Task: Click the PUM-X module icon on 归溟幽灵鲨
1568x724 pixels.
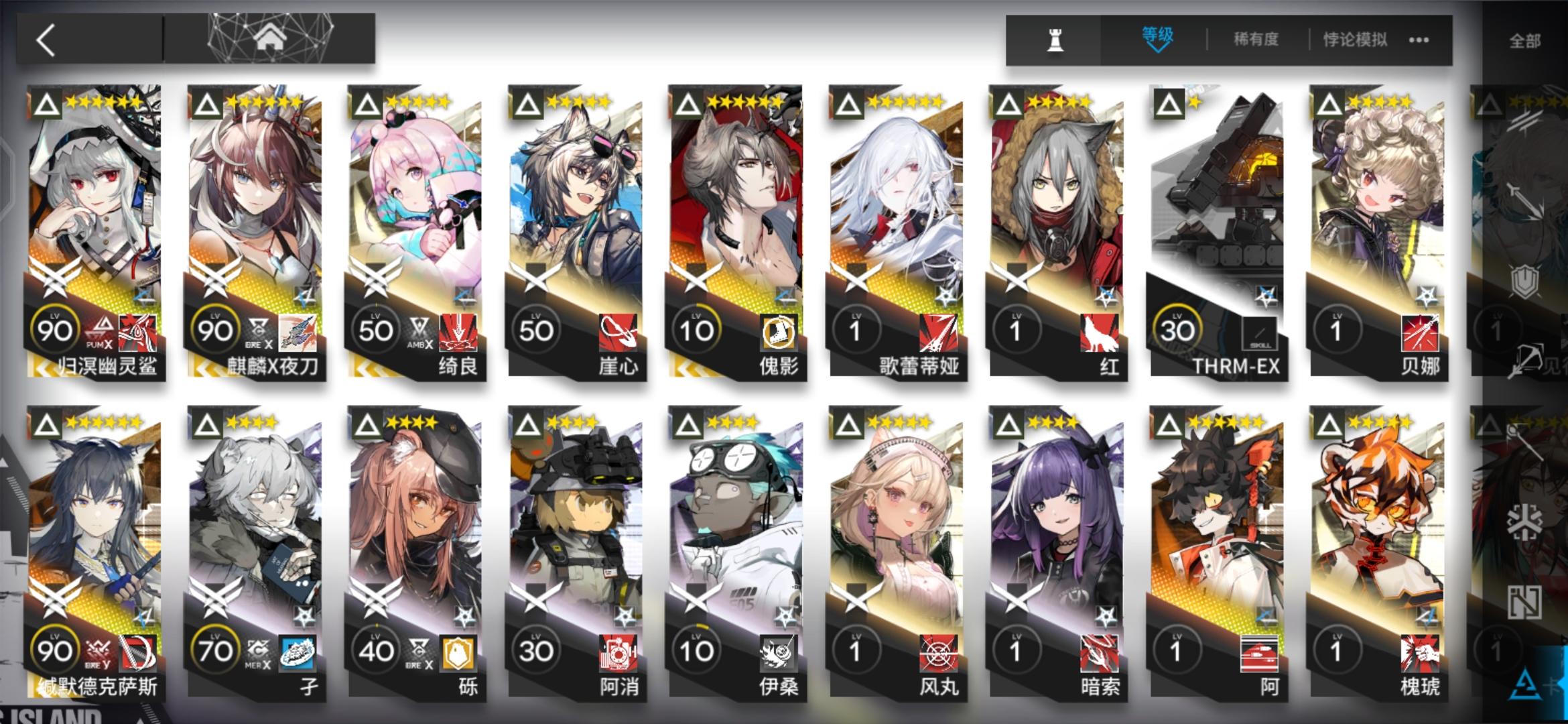Action: pyautogui.click(x=101, y=328)
